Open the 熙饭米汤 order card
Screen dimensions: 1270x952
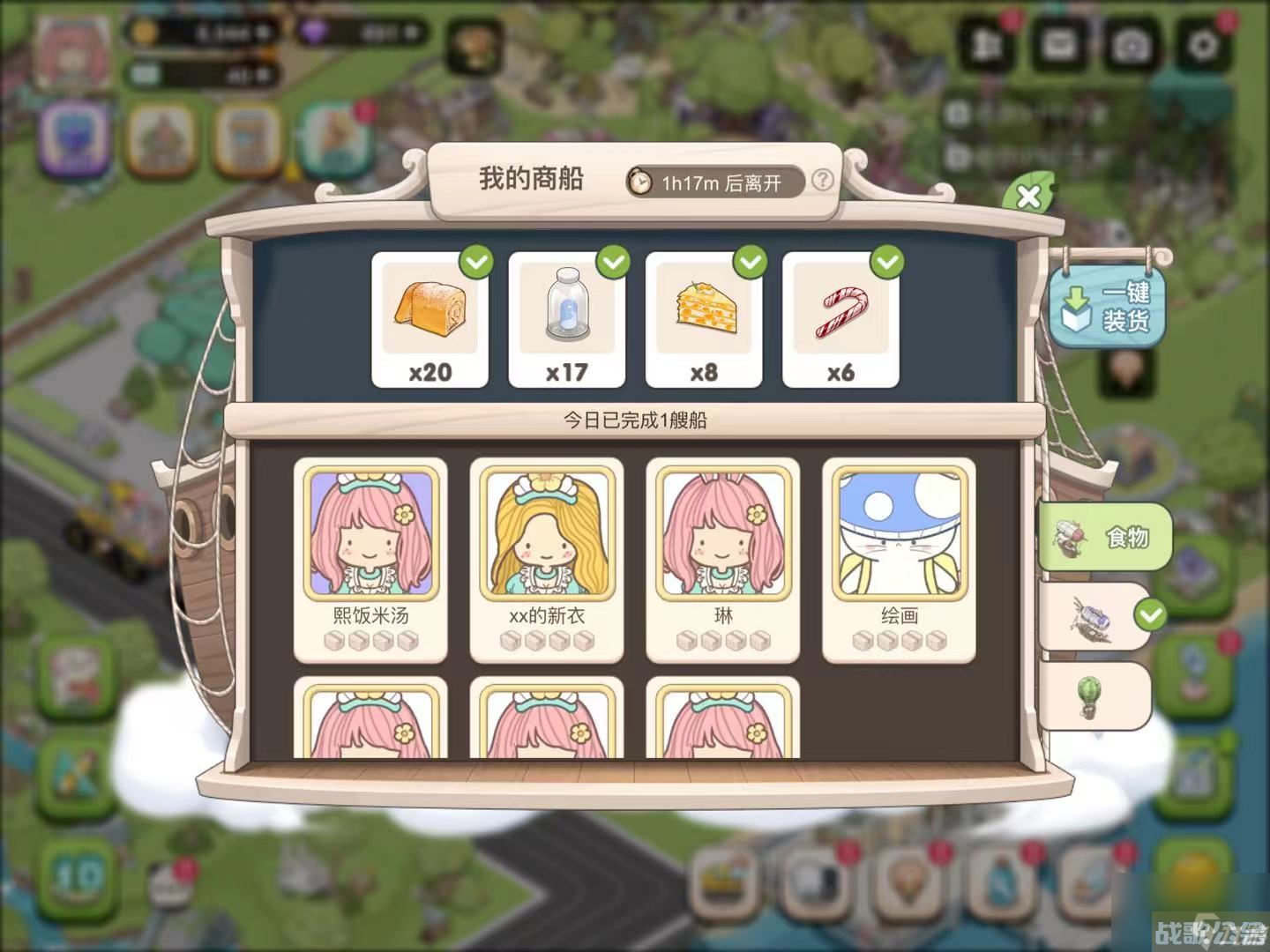tap(370, 555)
